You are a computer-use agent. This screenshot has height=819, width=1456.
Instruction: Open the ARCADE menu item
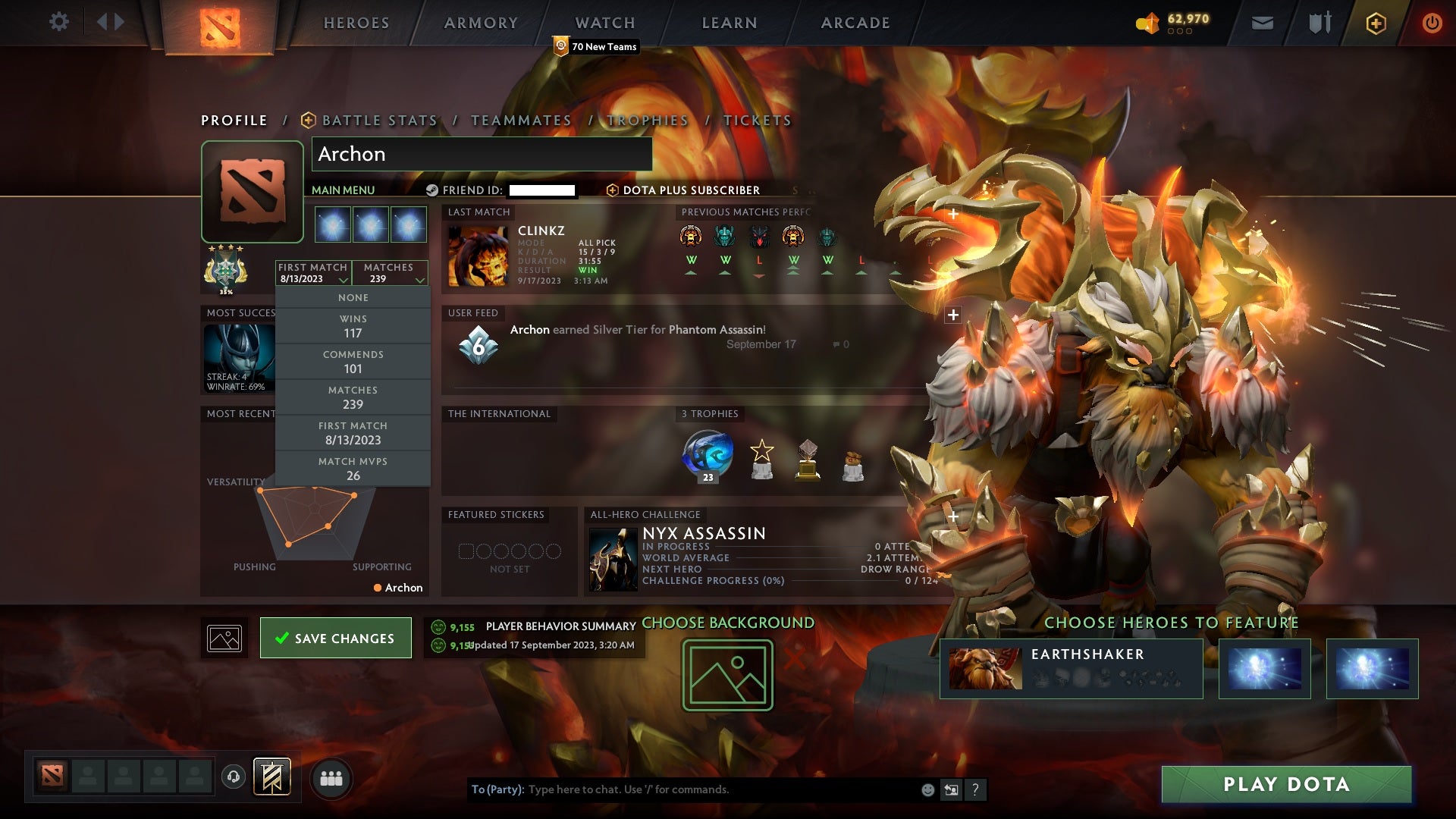point(854,23)
